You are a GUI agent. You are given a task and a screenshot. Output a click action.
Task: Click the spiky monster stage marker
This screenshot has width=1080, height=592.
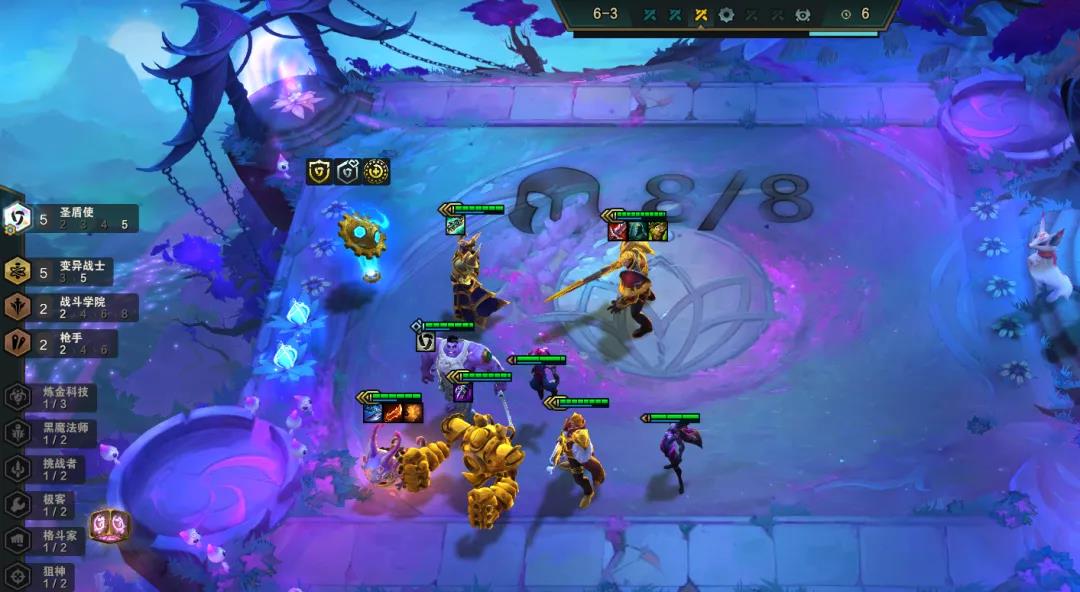click(x=802, y=14)
